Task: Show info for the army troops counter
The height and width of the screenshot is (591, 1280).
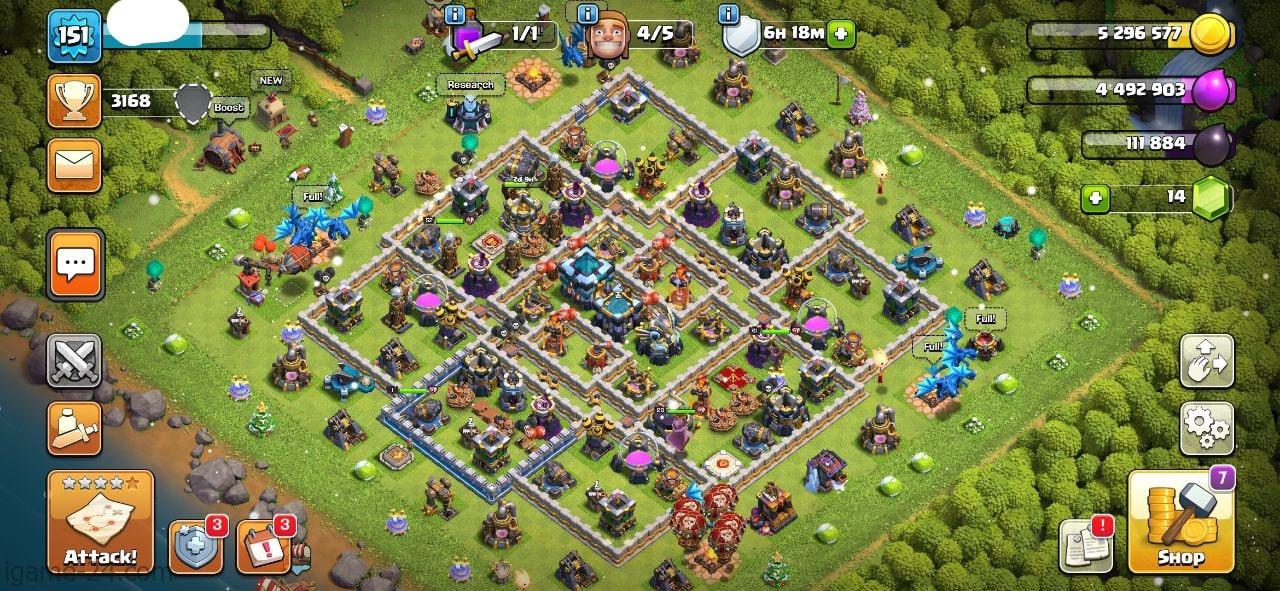Action: pyautogui.click(x=457, y=14)
